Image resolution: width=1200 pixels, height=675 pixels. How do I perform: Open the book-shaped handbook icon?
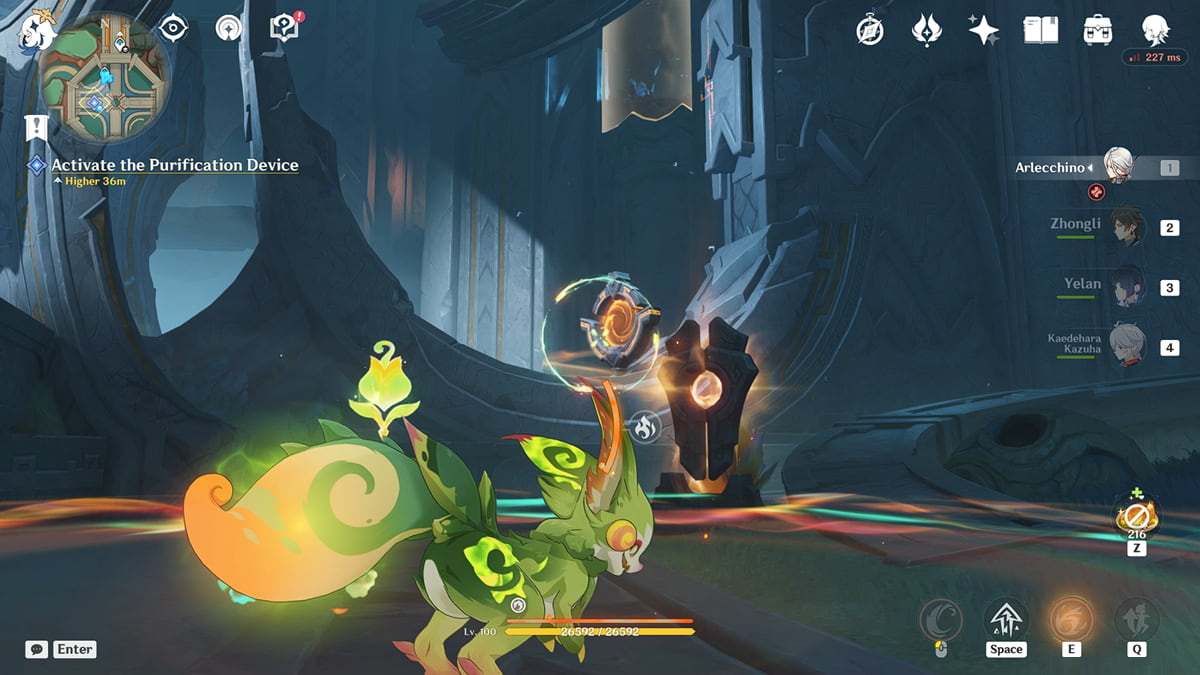pos(1040,30)
